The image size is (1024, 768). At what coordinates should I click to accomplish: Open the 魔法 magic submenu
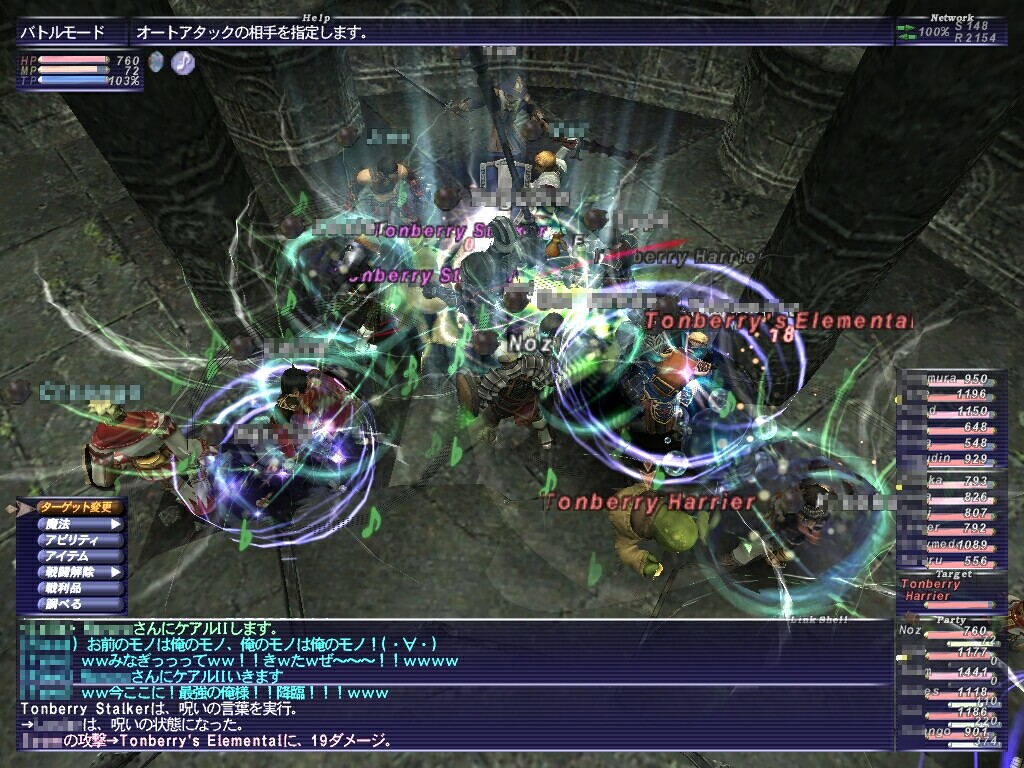(78, 524)
